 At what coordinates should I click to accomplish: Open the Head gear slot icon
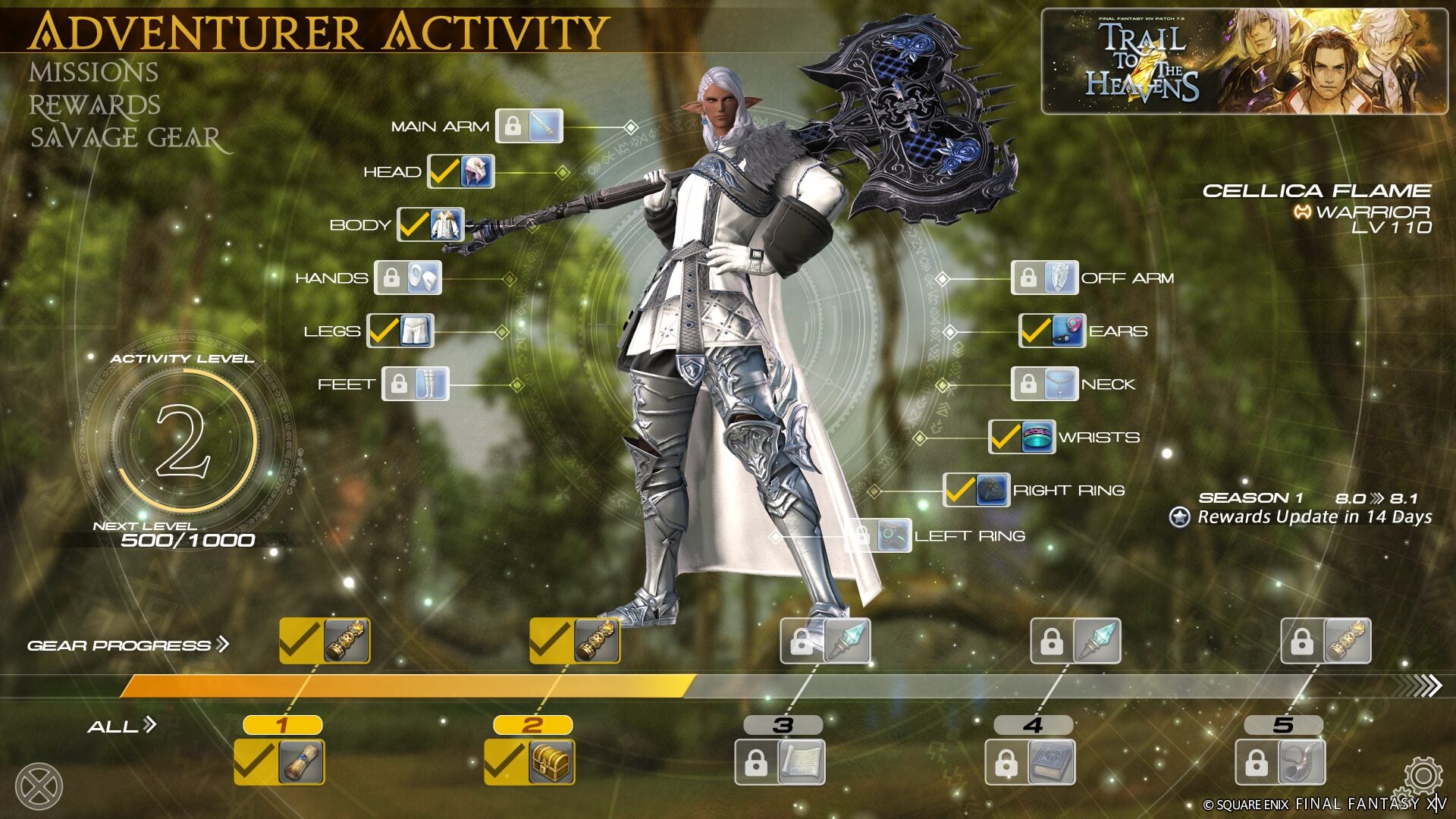(474, 171)
